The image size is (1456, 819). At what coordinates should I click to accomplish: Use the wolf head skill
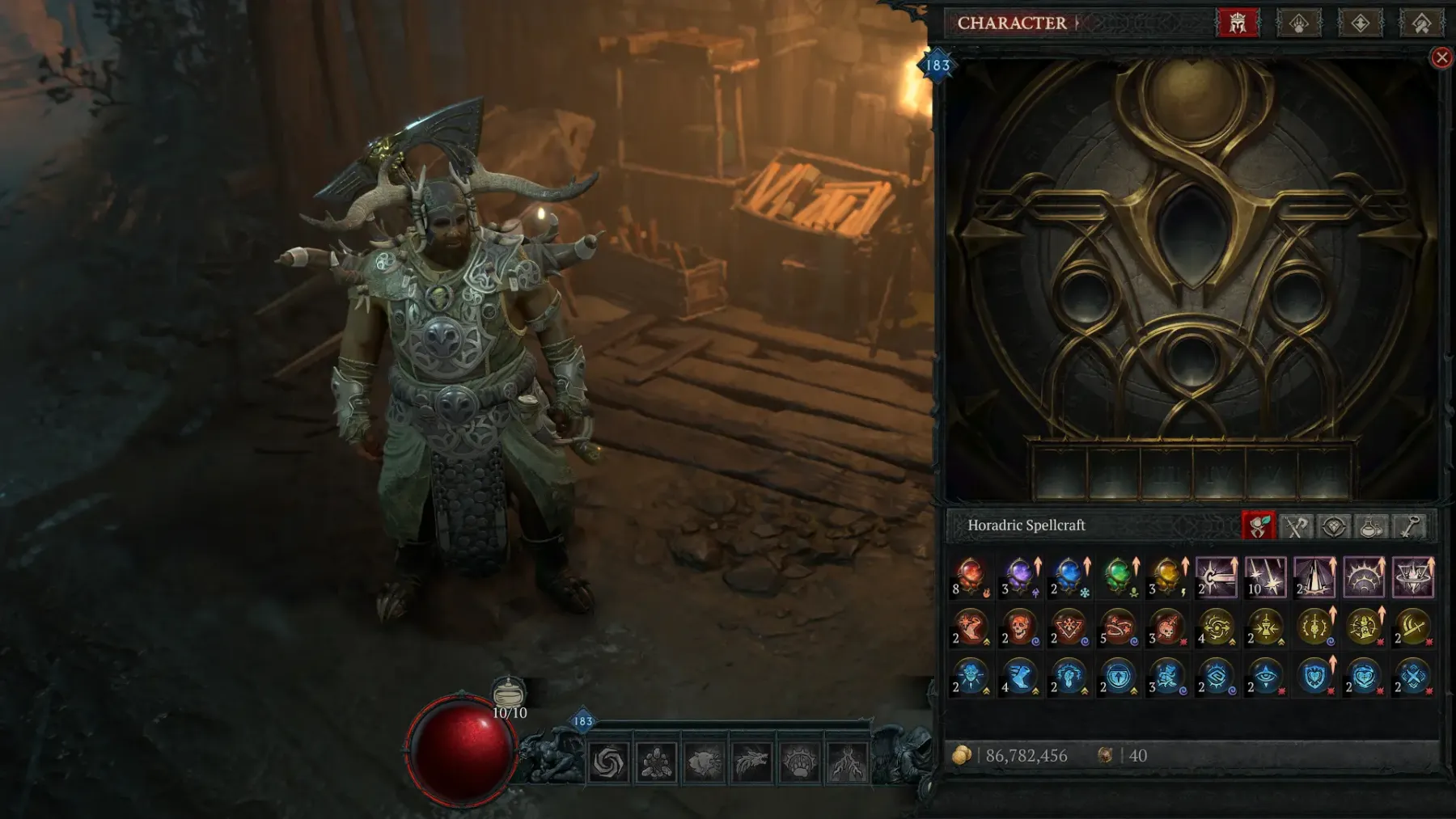click(751, 762)
